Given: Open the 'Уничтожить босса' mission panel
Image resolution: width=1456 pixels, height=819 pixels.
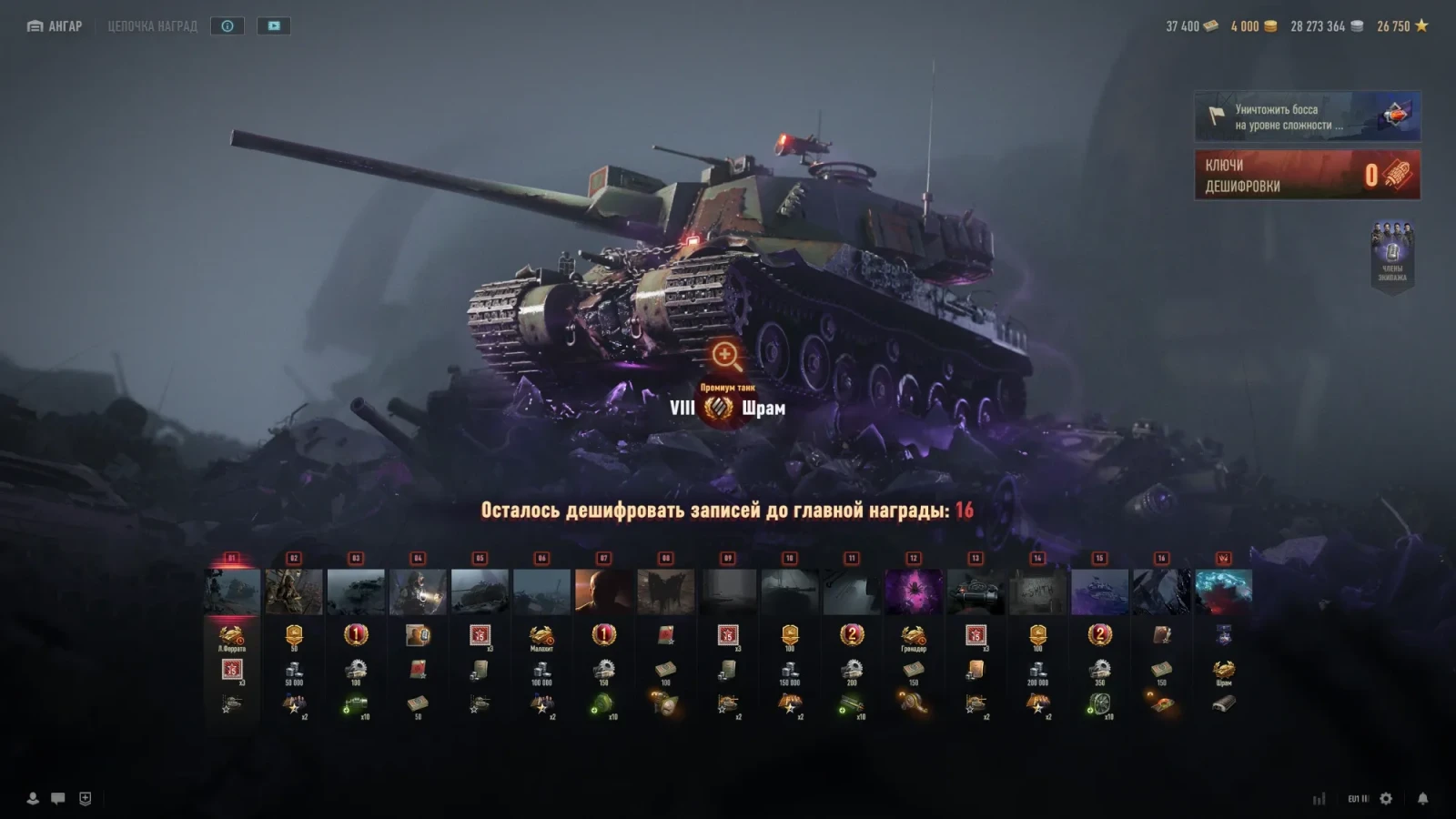Looking at the screenshot, I should point(1307,116).
